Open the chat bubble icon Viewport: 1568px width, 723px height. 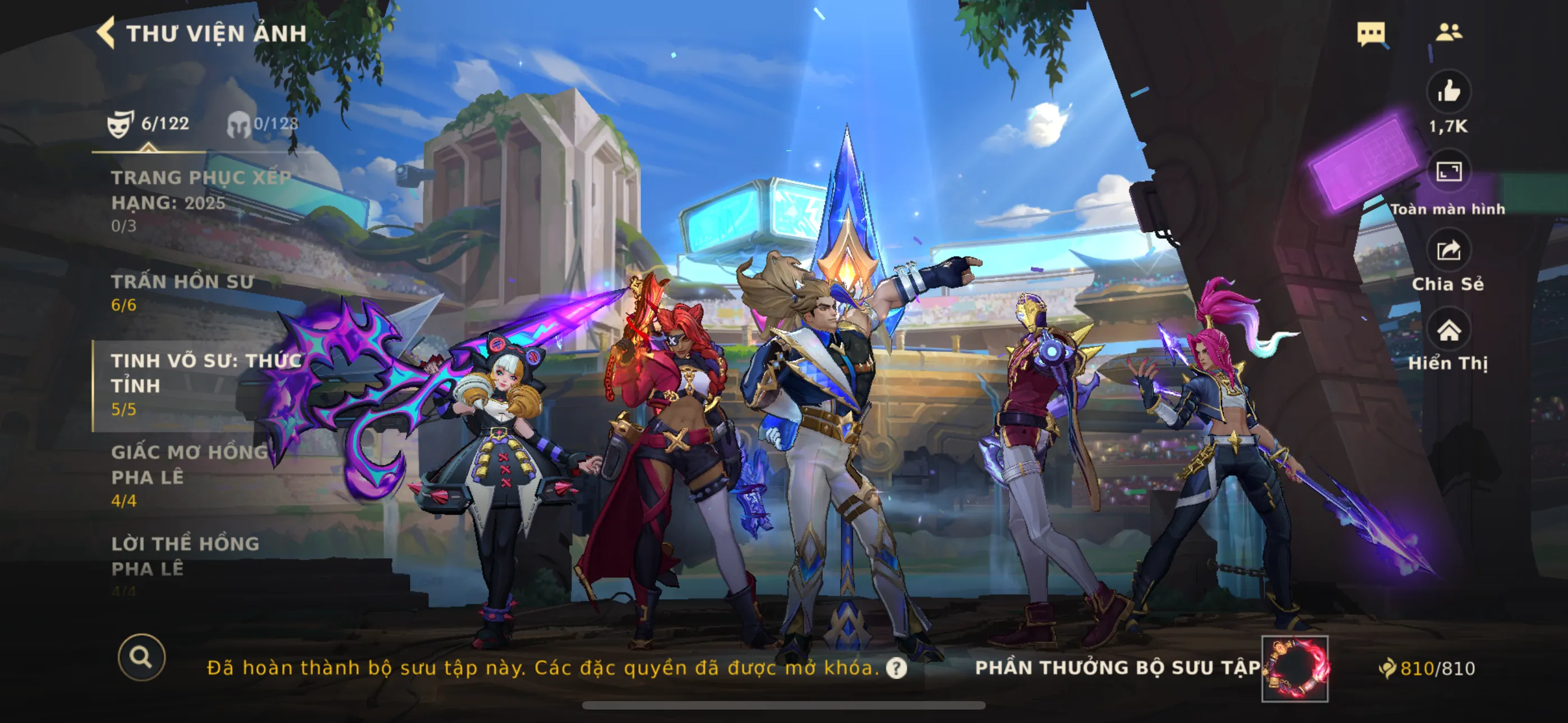click(x=1371, y=33)
